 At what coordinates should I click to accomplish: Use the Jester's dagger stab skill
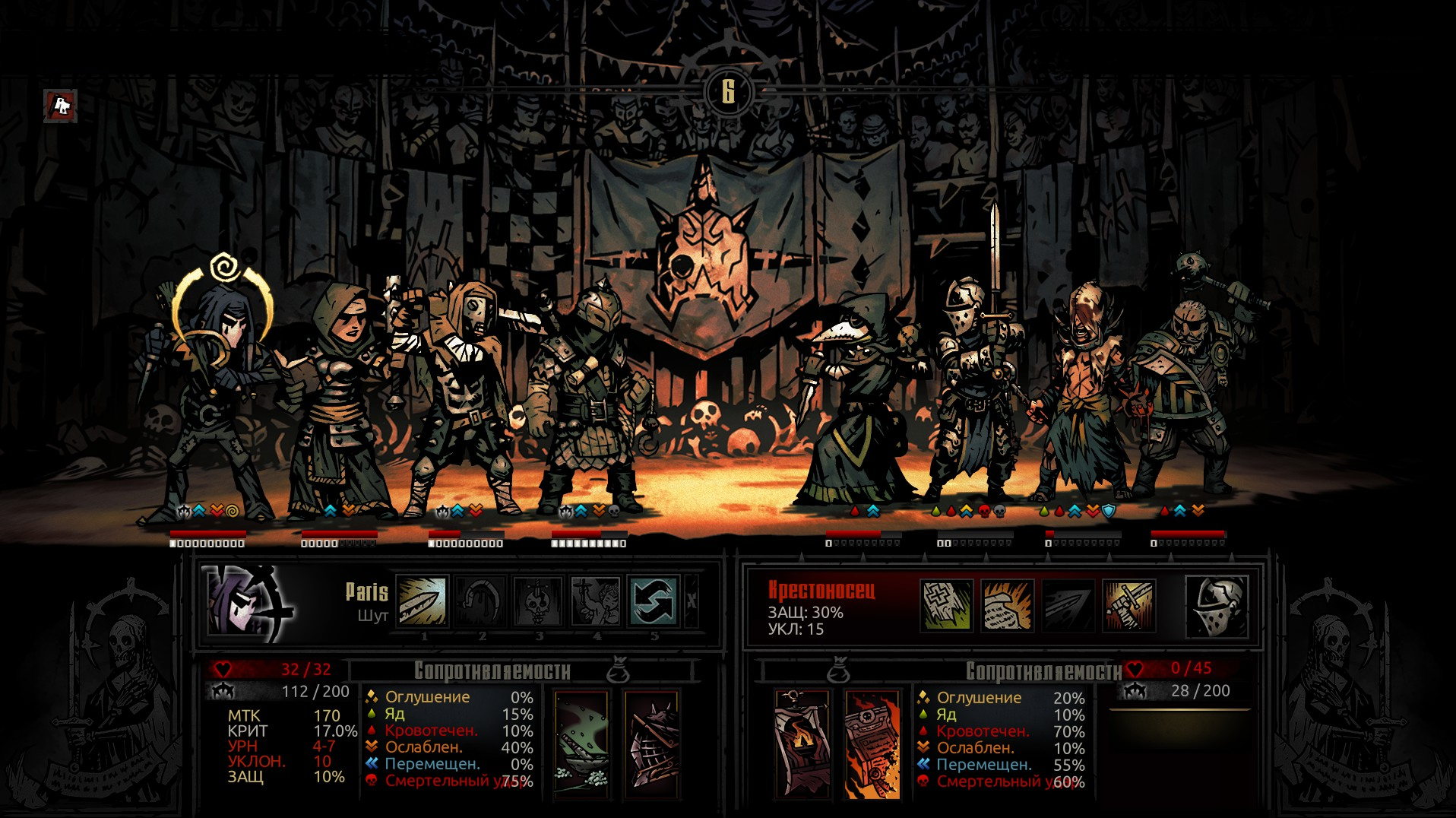(423, 602)
